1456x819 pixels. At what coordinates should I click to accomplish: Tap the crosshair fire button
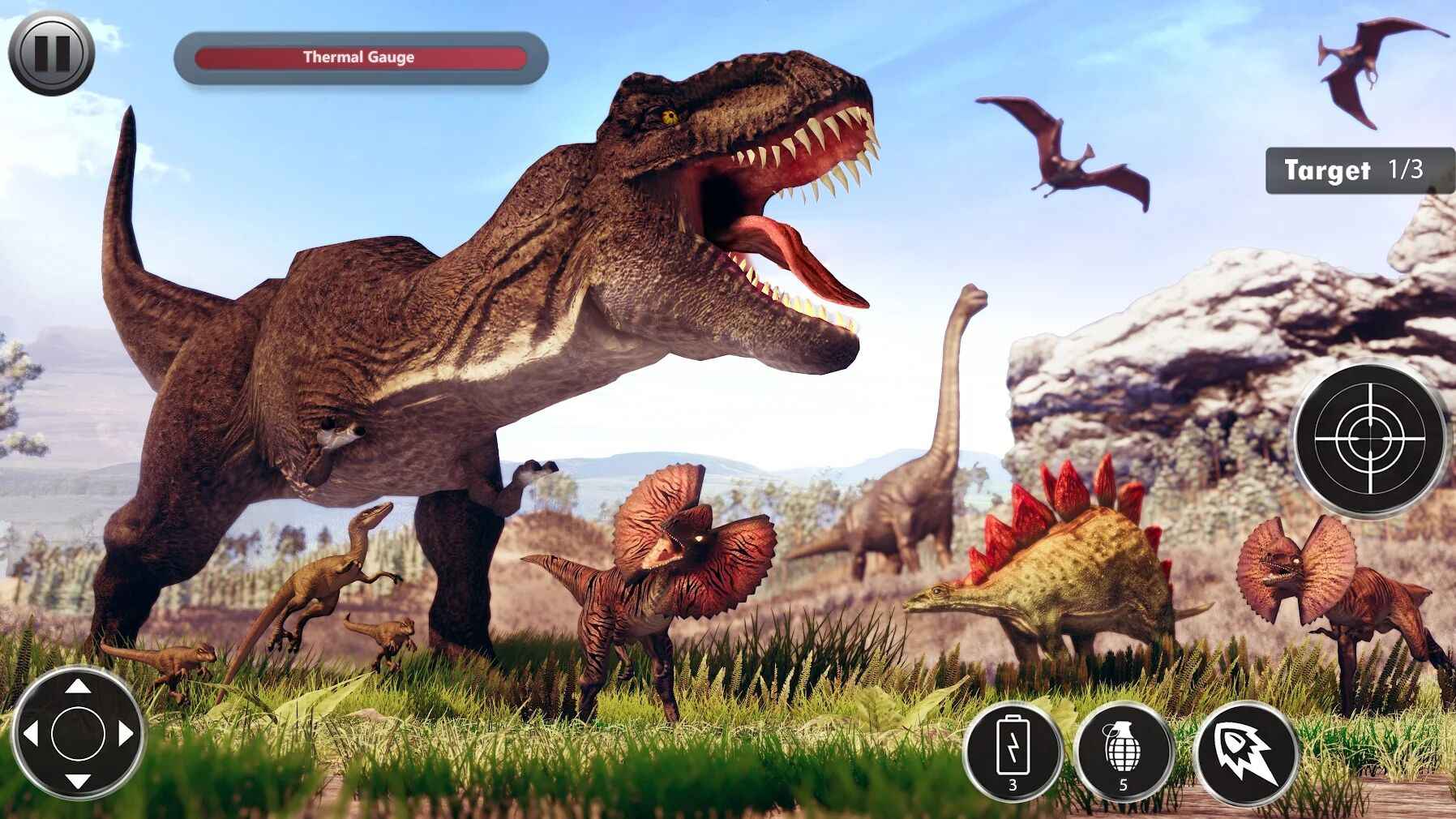coord(1369,439)
